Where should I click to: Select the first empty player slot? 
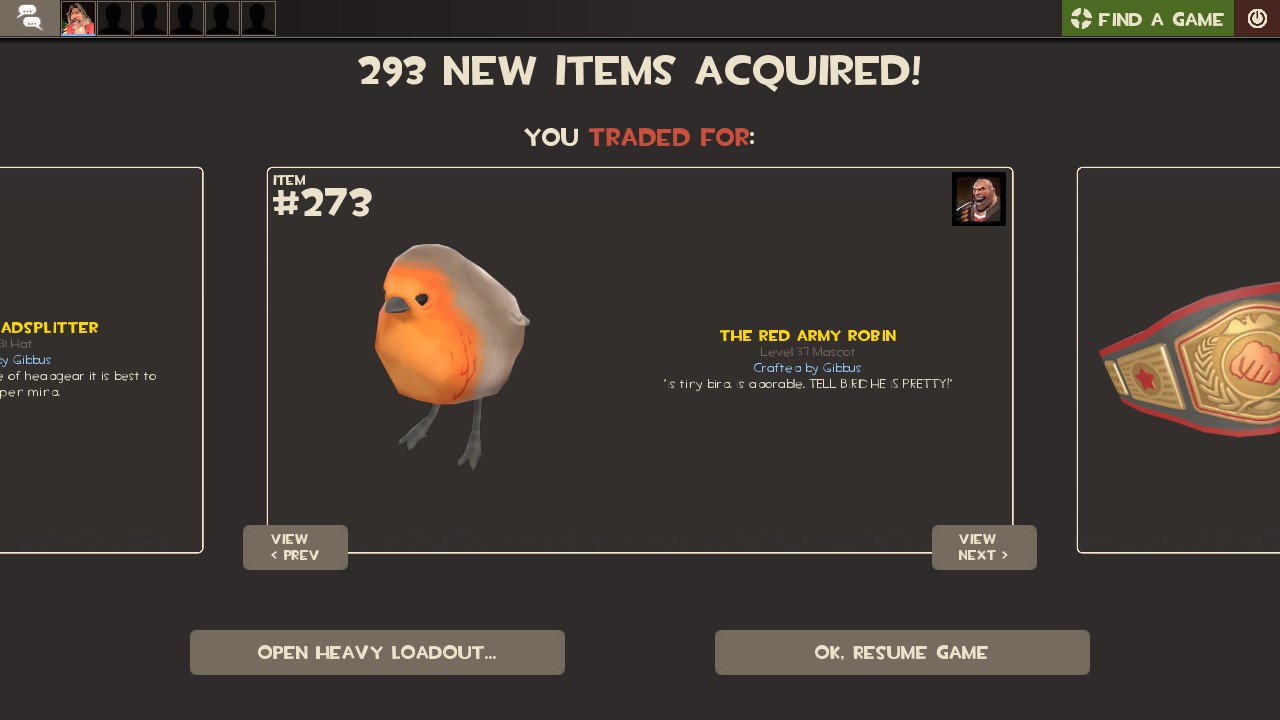114,17
